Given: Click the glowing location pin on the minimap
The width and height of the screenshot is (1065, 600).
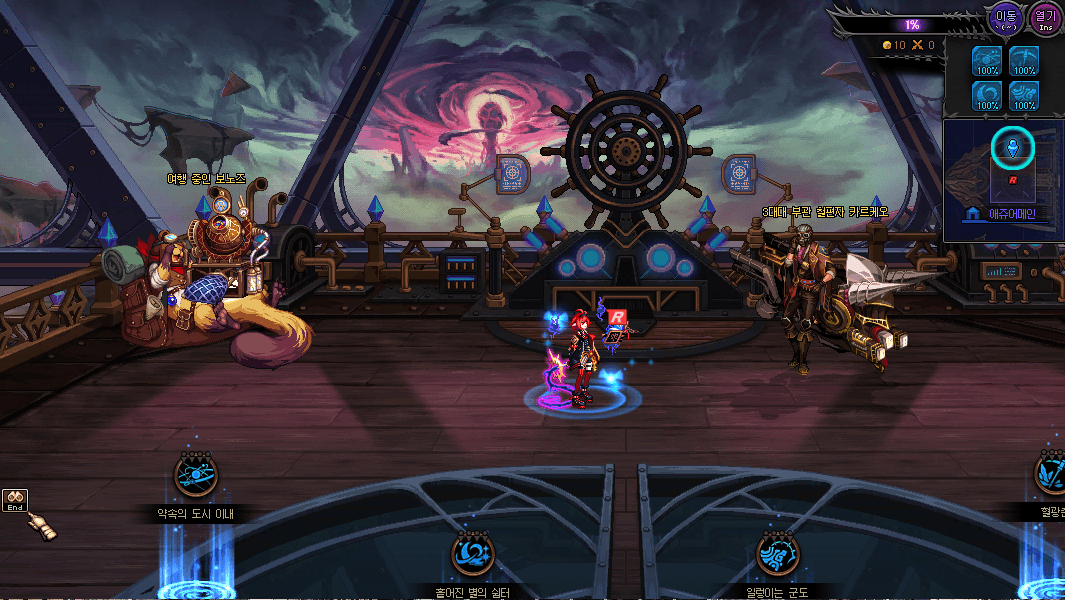Looking at the screenshot, I should tap(1012, 149).
